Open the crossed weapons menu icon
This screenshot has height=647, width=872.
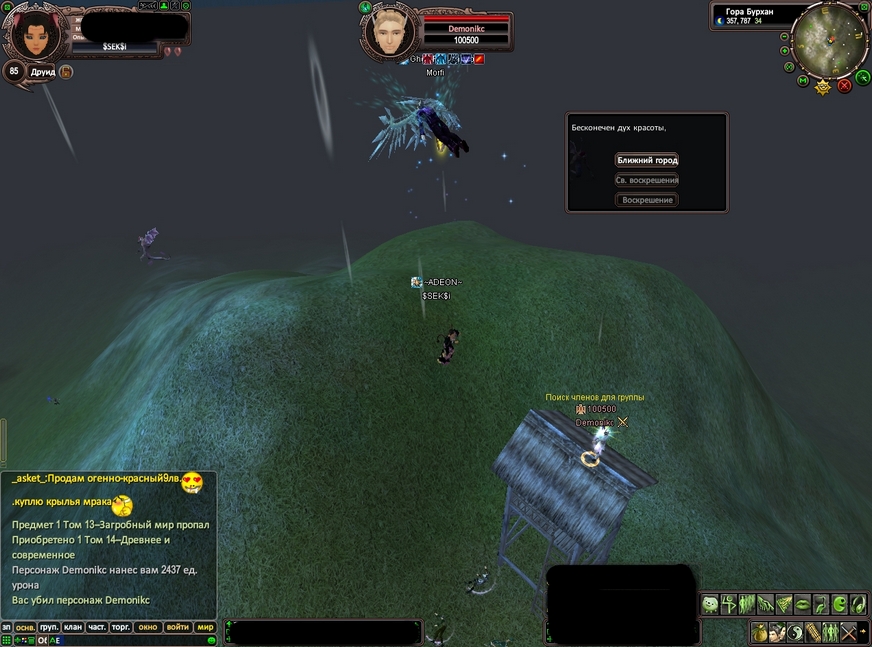(849, 632)
